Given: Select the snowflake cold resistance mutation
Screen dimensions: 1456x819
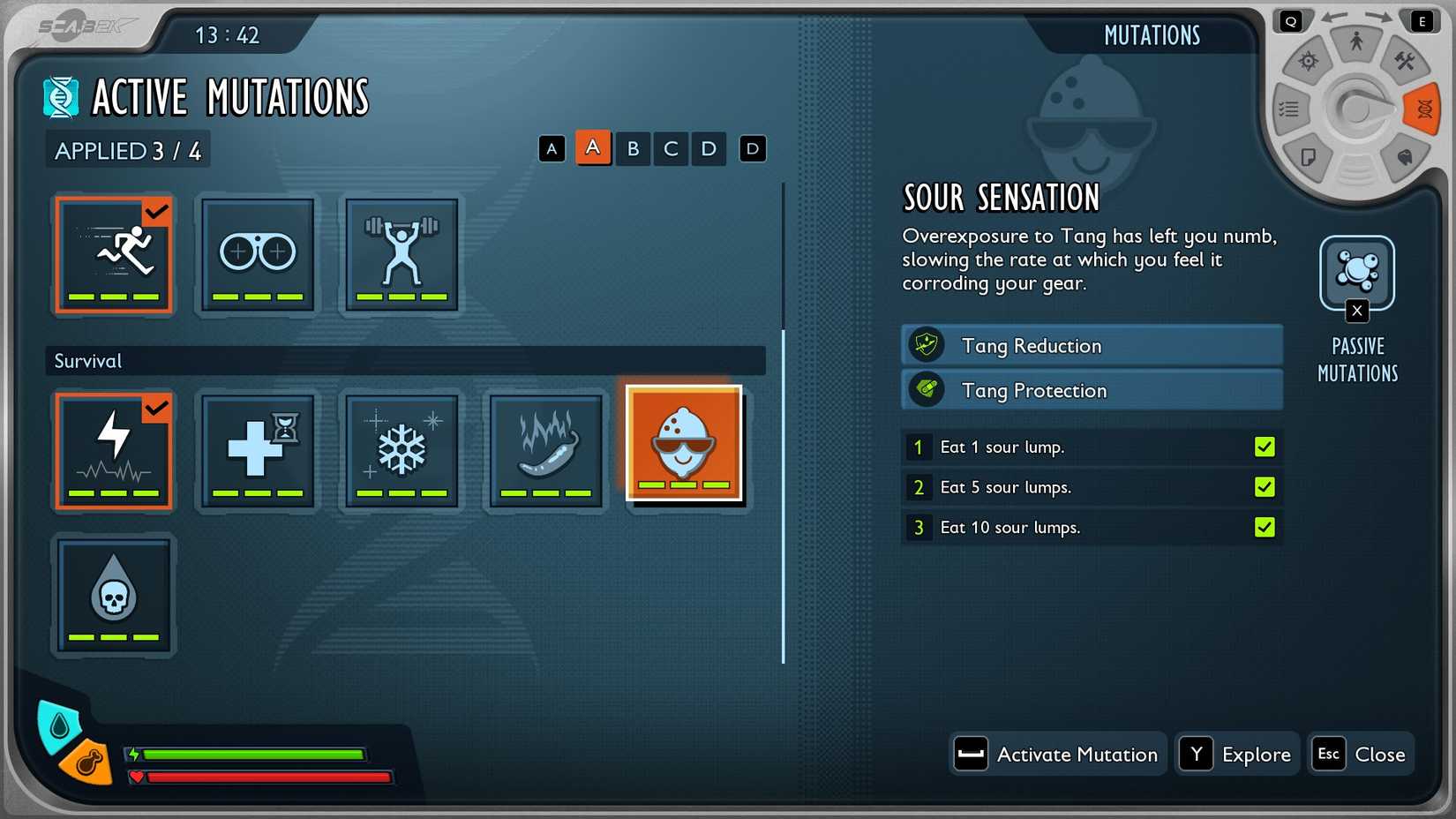Looking at the screenshot, I should pyautogui.click(x=402, y=451).
